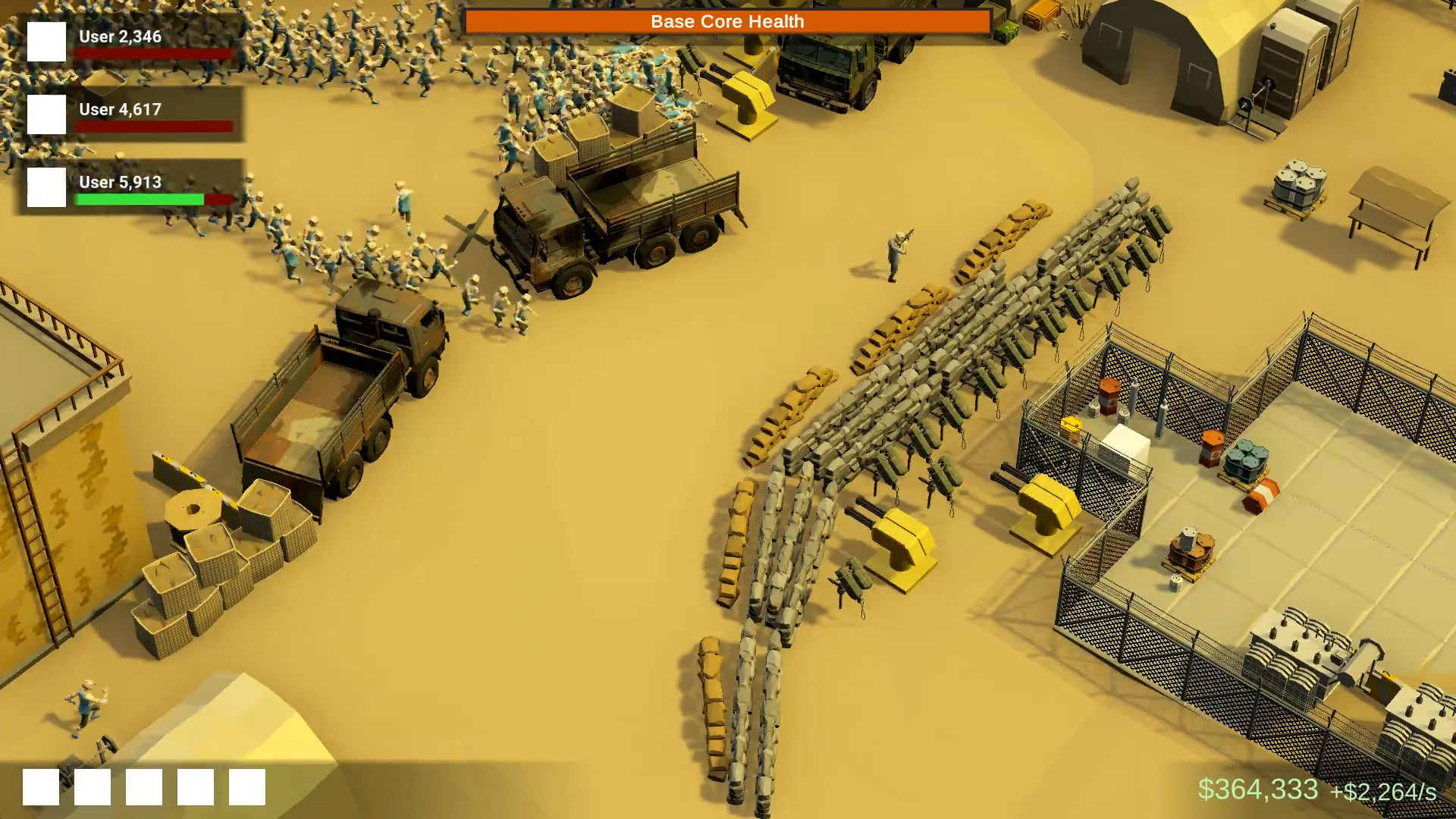Viewport: 1456px width, 819px height.
Task: Click the avatar square for User 2,346
Action: pos(46,43)
